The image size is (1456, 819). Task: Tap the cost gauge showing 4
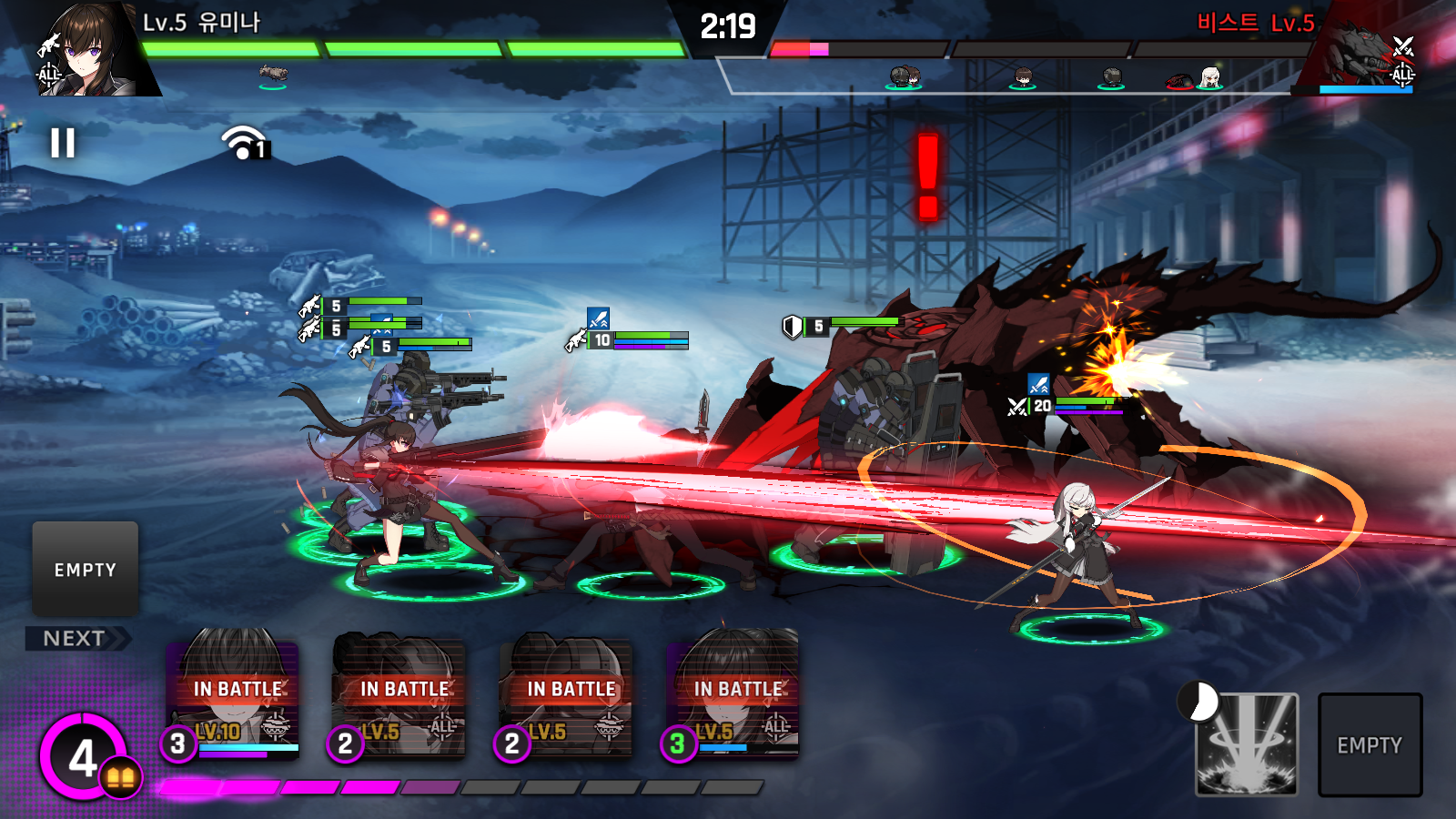coord(84,757)
